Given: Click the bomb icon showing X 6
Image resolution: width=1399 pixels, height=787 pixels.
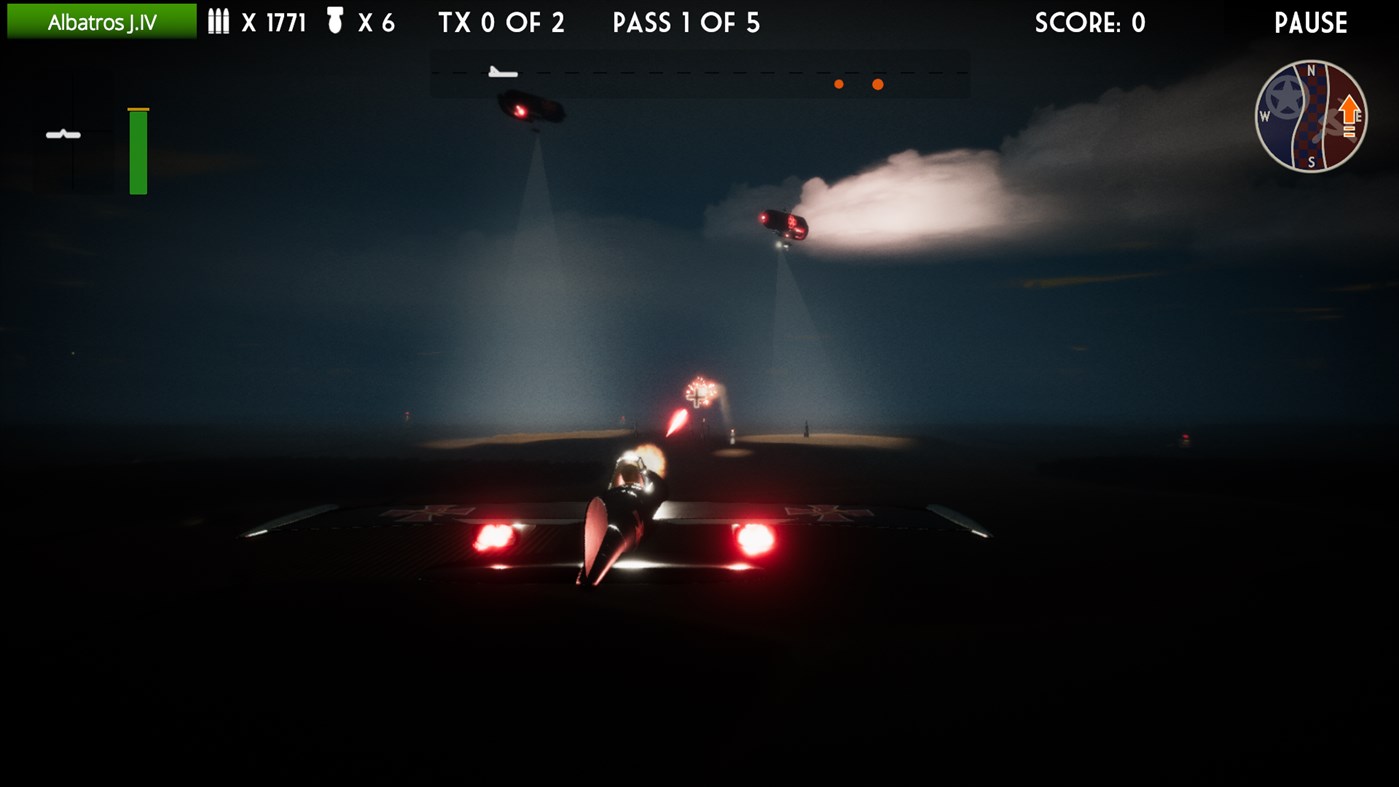Looking at the screenshot, I should point(336,21).
